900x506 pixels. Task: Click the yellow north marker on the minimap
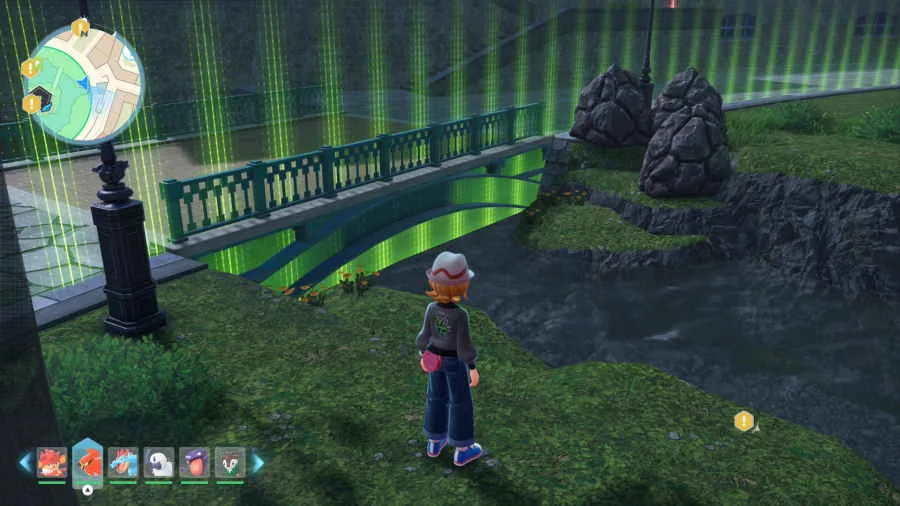(x=81, y=26)
